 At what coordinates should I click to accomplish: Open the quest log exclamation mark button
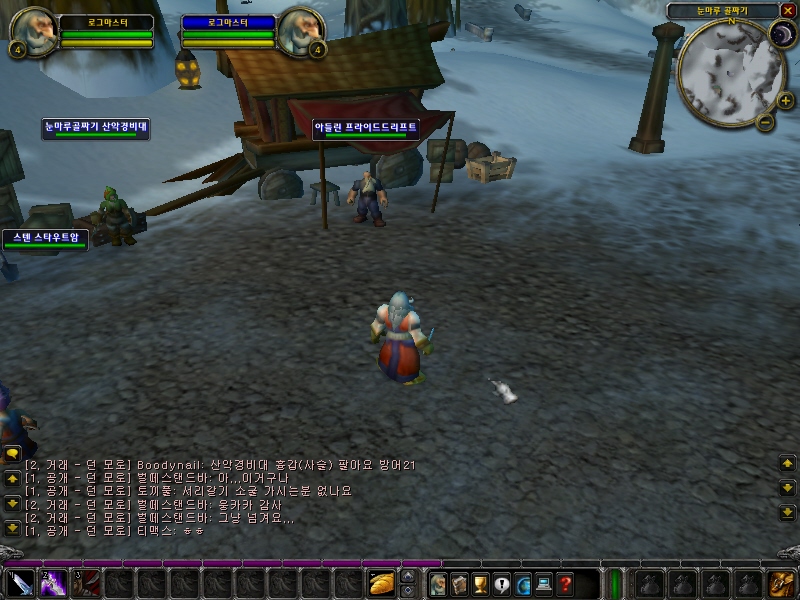[x=501, y=583]
